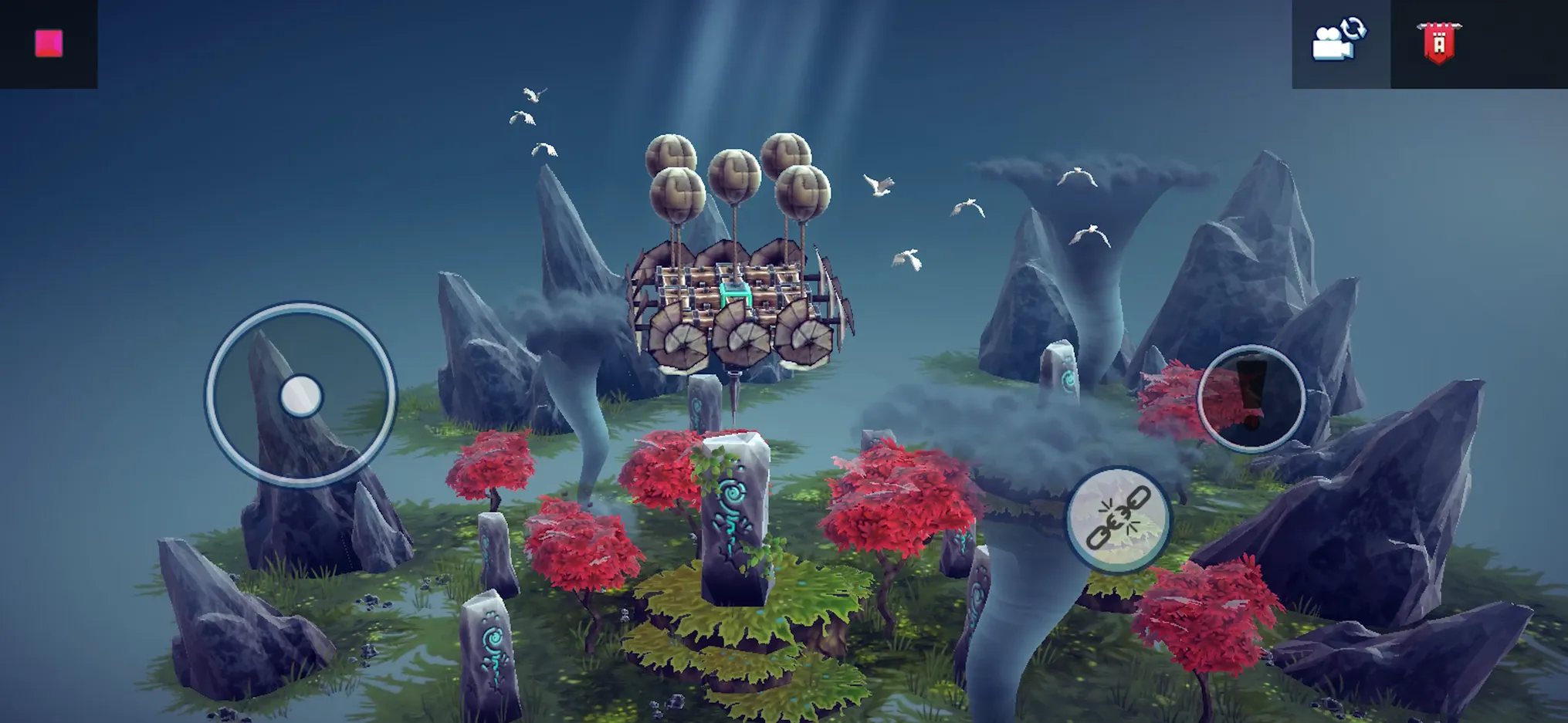
Task: Open the red castle banner menu
Action: click(1438, 42)
